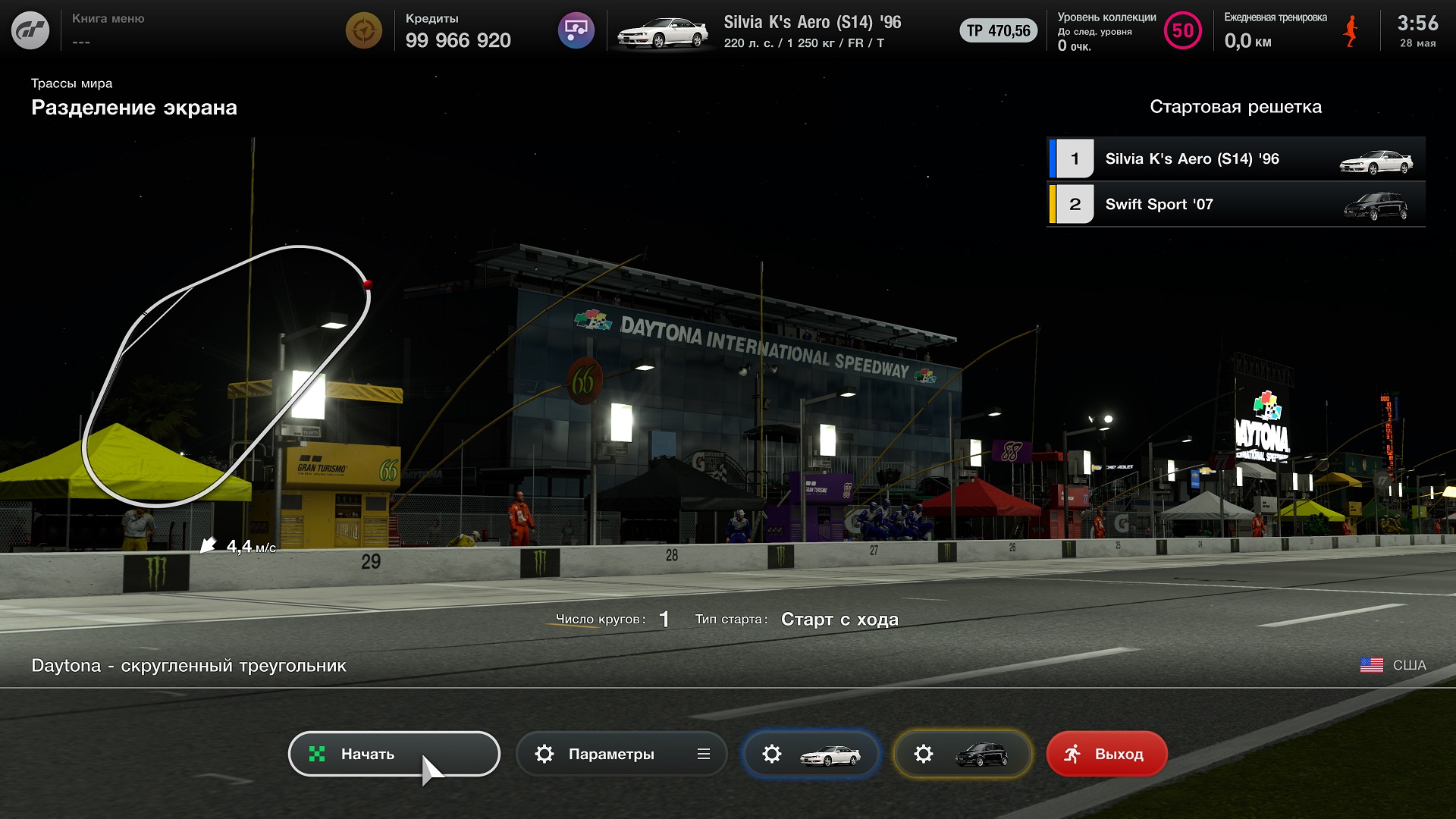Click the Gran Turismo logo icon
This screenshot has height=819, width=1456.
(30, 31)
